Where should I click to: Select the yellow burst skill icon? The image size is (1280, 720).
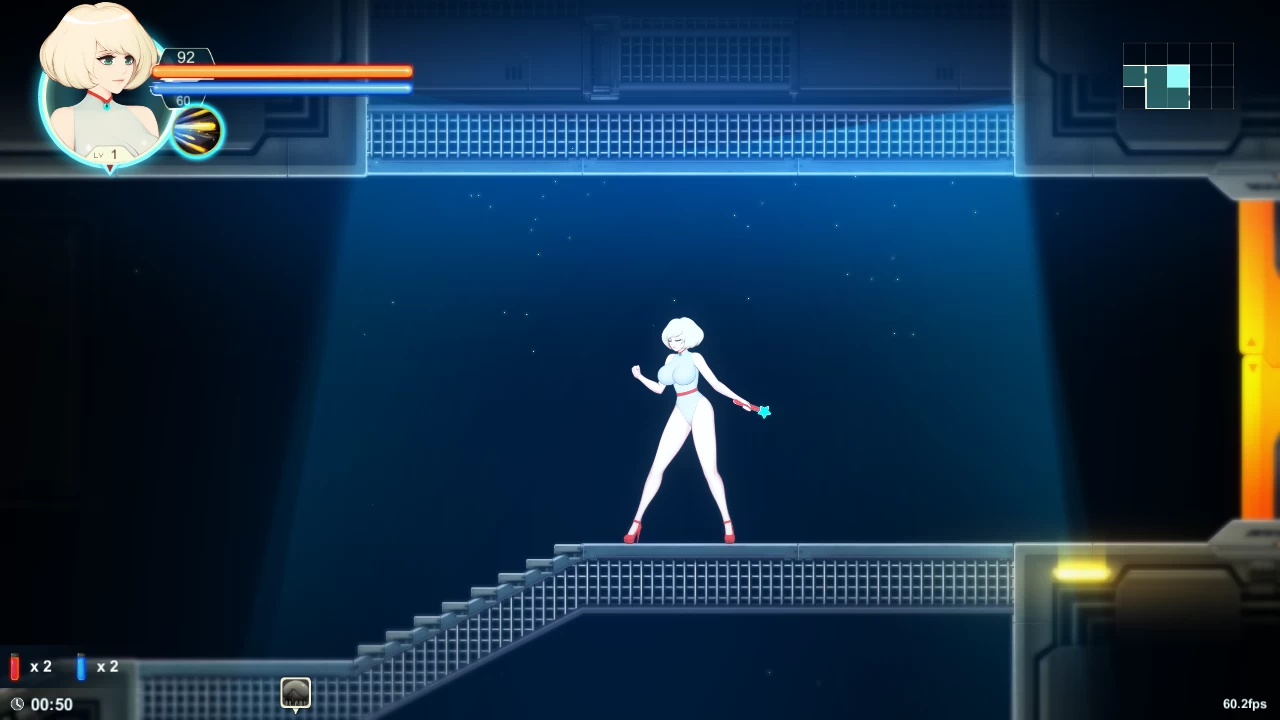point(196,129)
